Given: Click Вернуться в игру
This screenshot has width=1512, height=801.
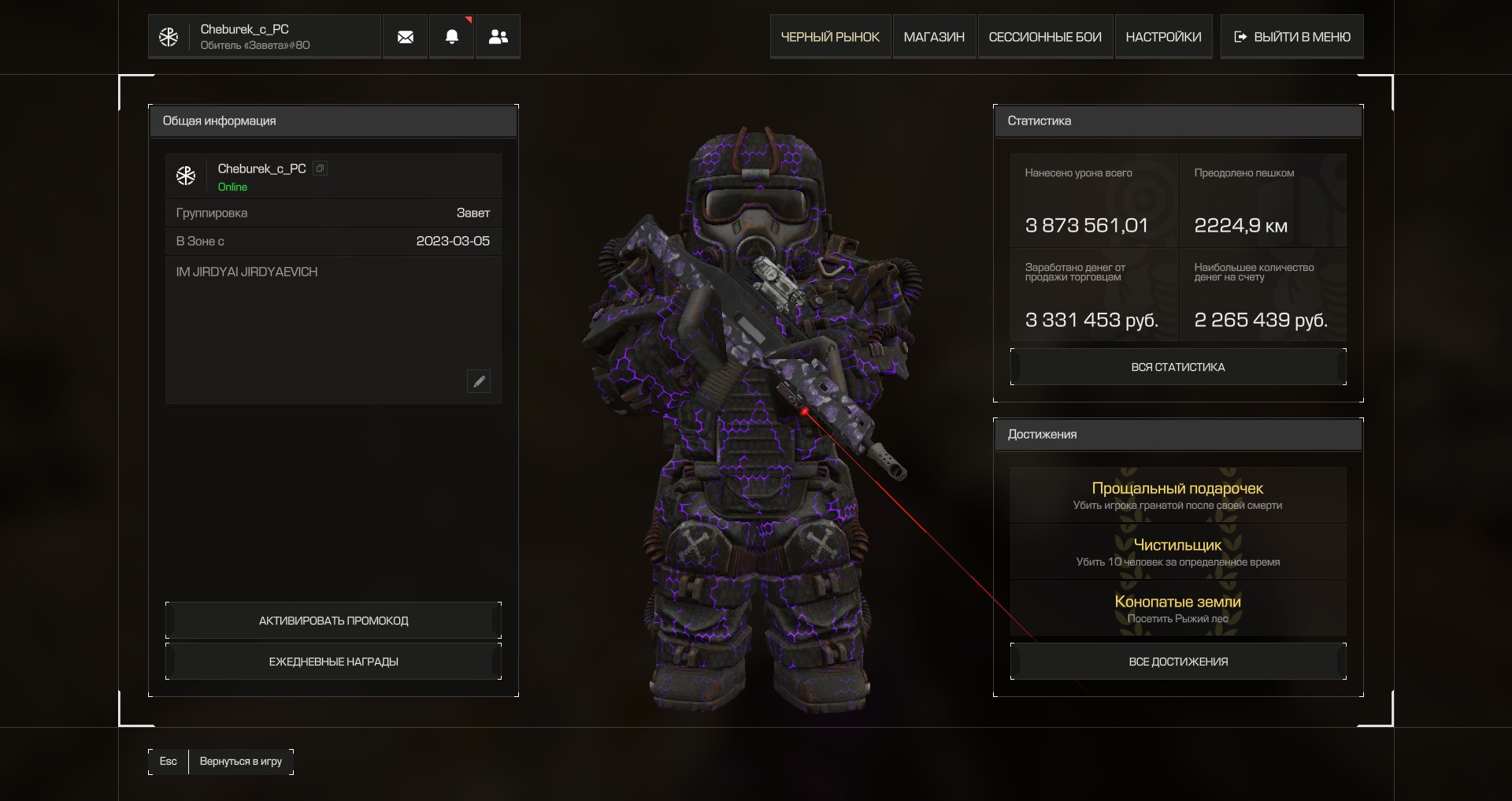Looking at the screenshot, I should (240, 762).
